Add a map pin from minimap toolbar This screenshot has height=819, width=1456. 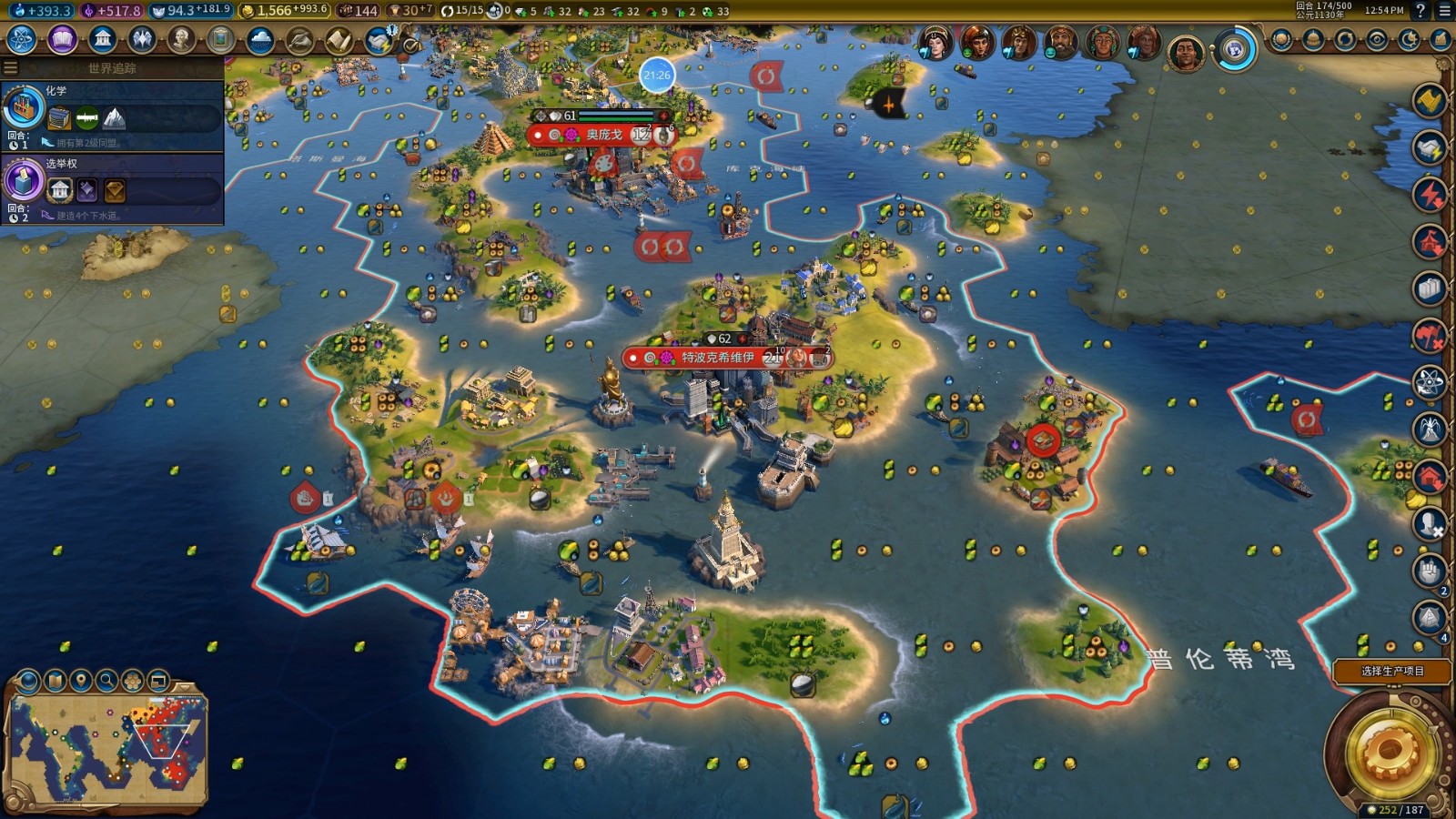81,681
